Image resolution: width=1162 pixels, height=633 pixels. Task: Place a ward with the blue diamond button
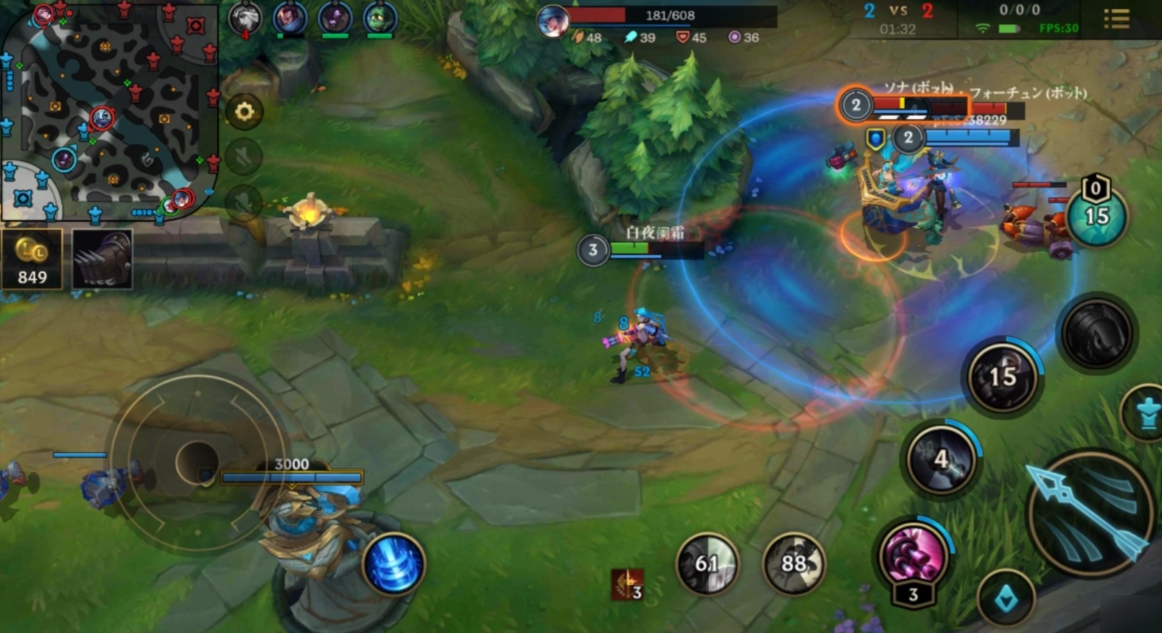point(1006,598)
